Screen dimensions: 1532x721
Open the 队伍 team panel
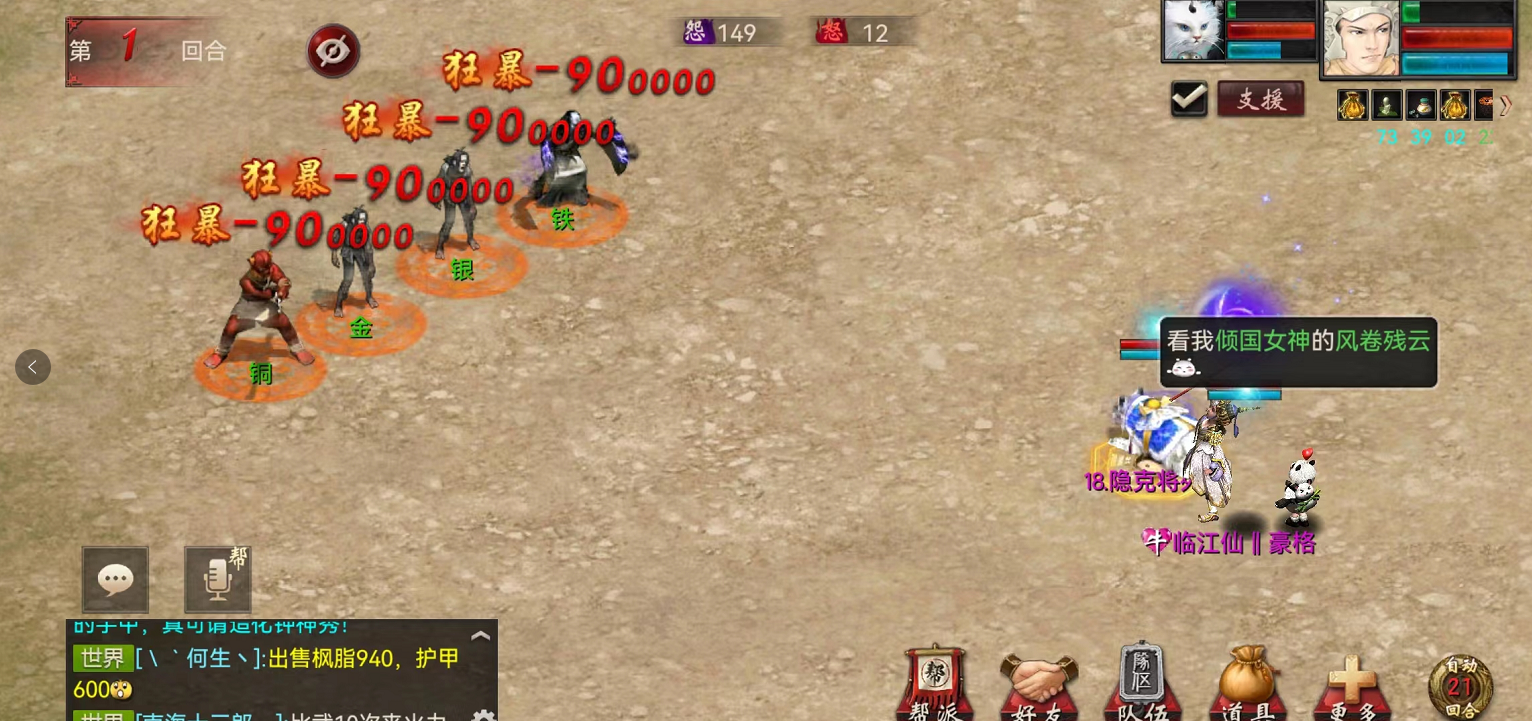click(1142, 687)
